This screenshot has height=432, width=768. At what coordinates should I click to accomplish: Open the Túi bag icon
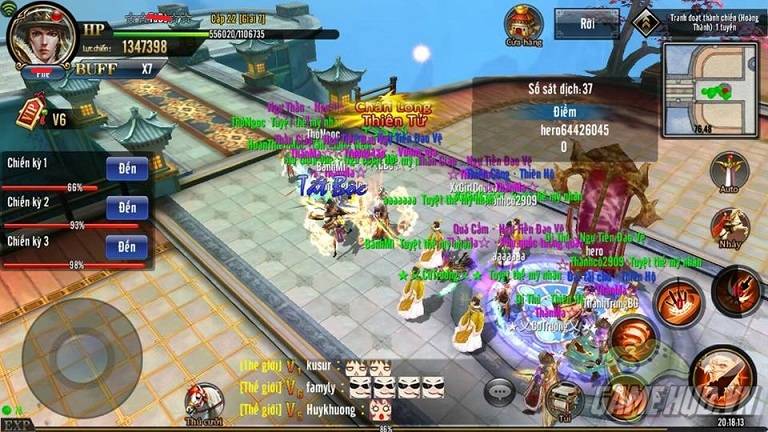point(564,400)
